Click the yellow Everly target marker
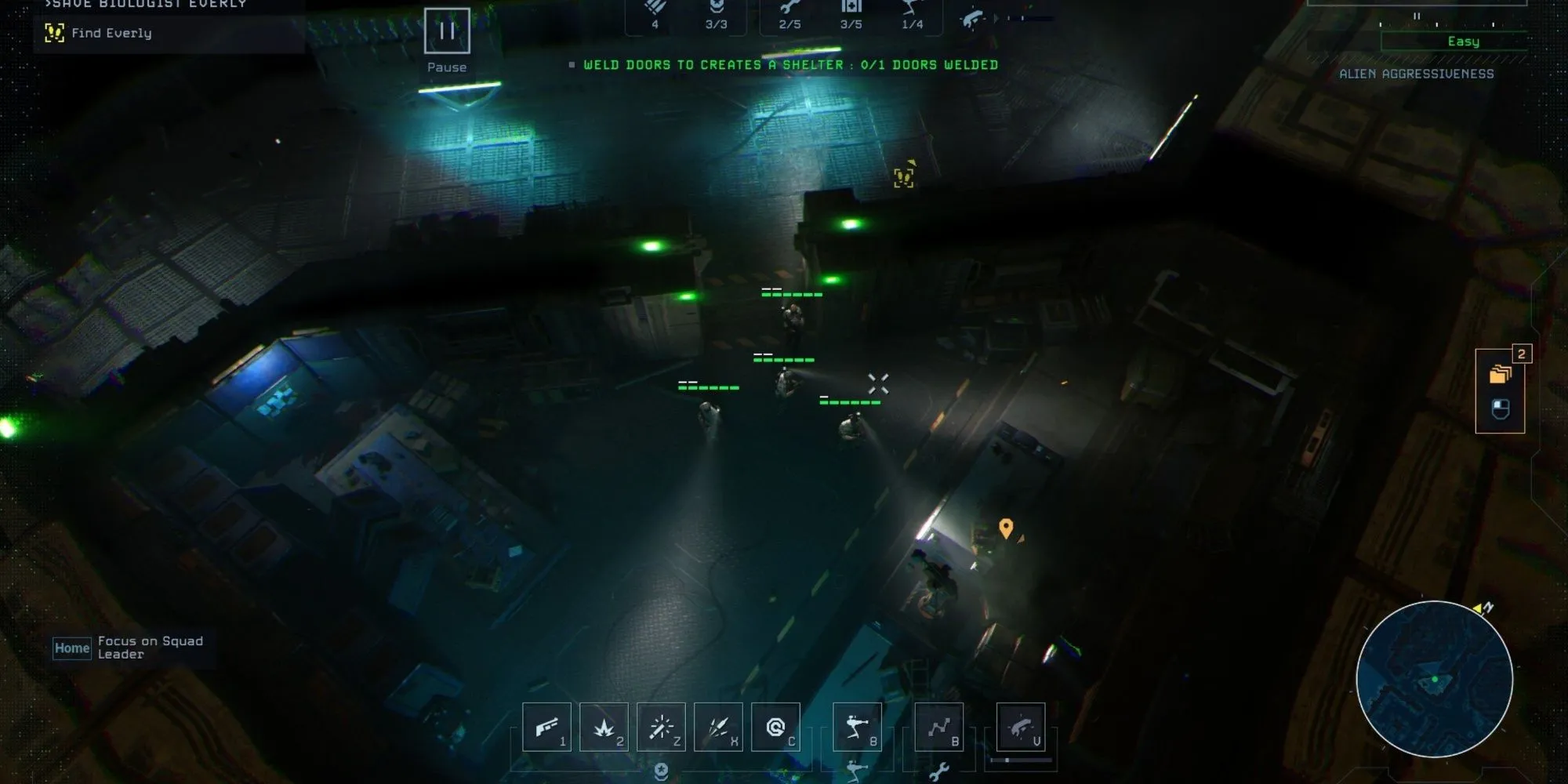This screenshot has height=784, width=1568. click(x=904, y=178)
